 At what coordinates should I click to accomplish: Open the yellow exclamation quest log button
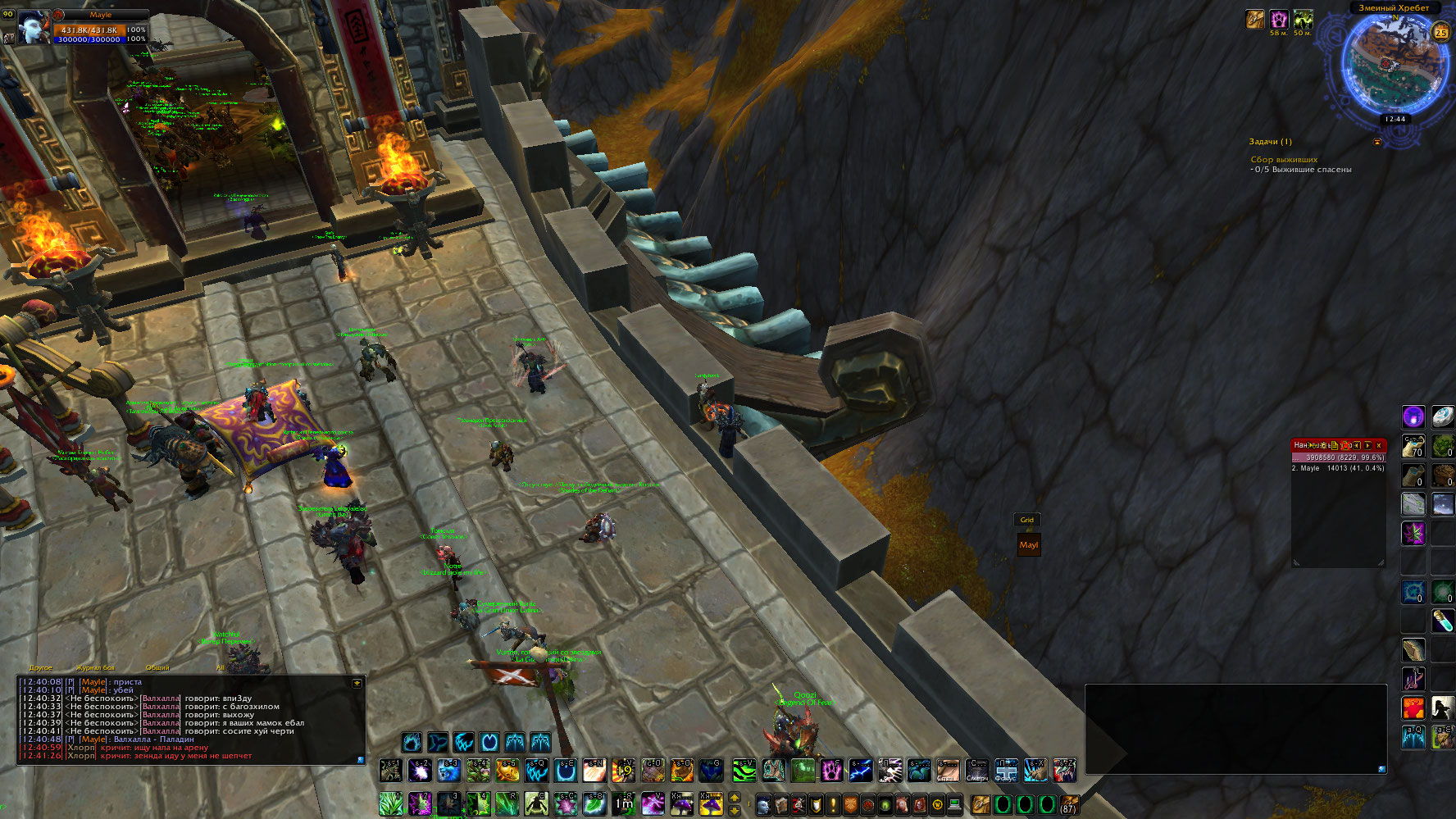click(833, 804)
